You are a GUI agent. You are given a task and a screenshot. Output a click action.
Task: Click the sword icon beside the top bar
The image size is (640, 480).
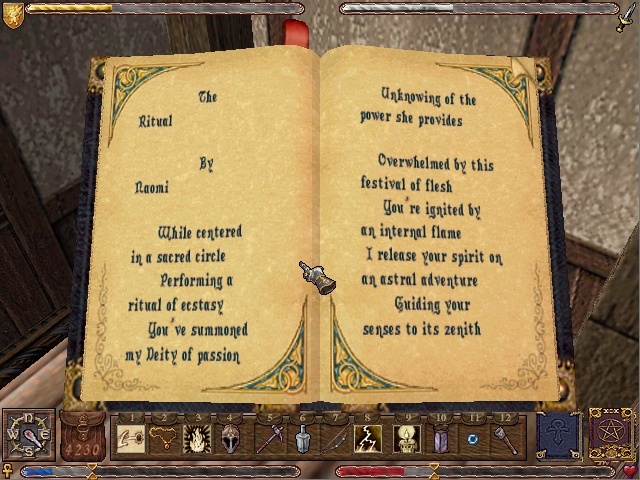coord(625,16)
